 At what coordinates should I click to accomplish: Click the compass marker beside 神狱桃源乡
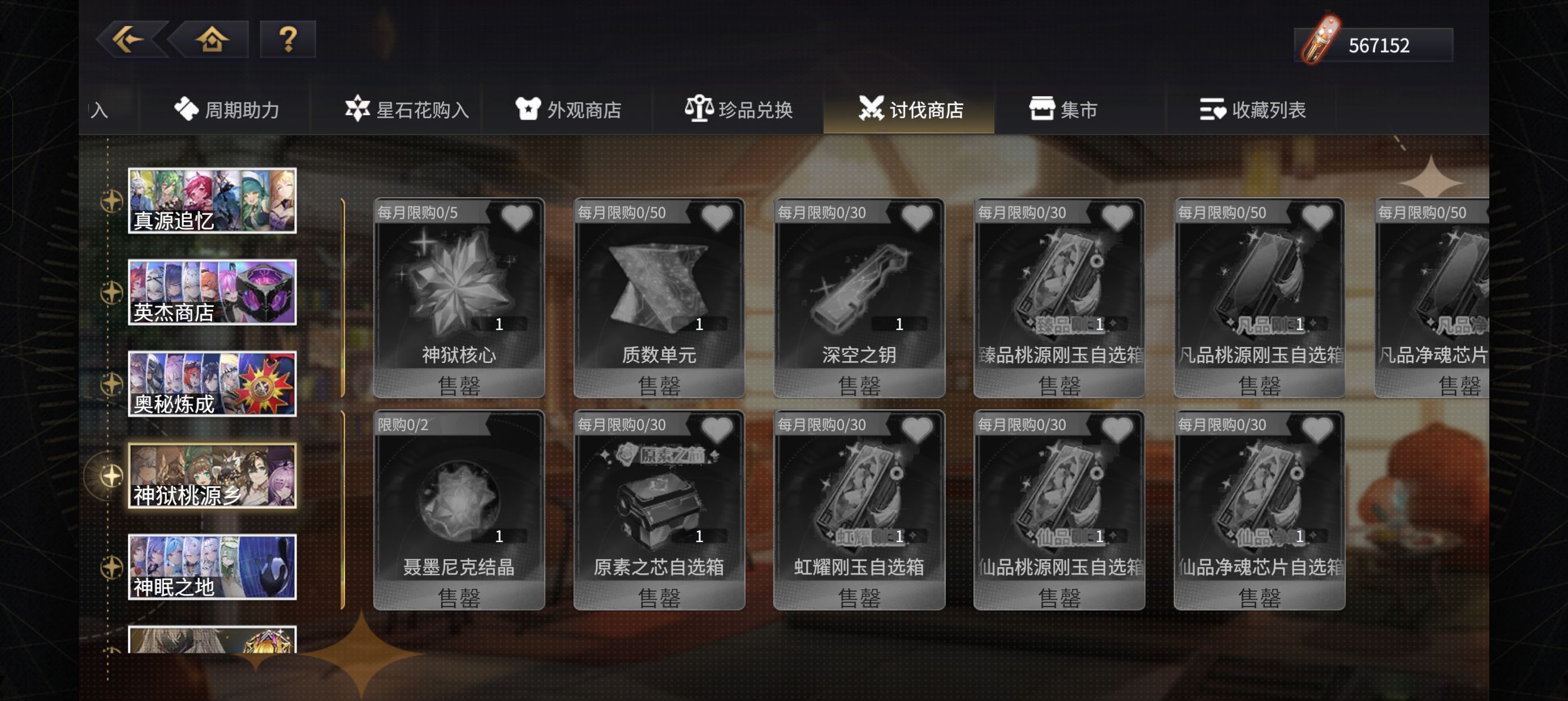111,475
